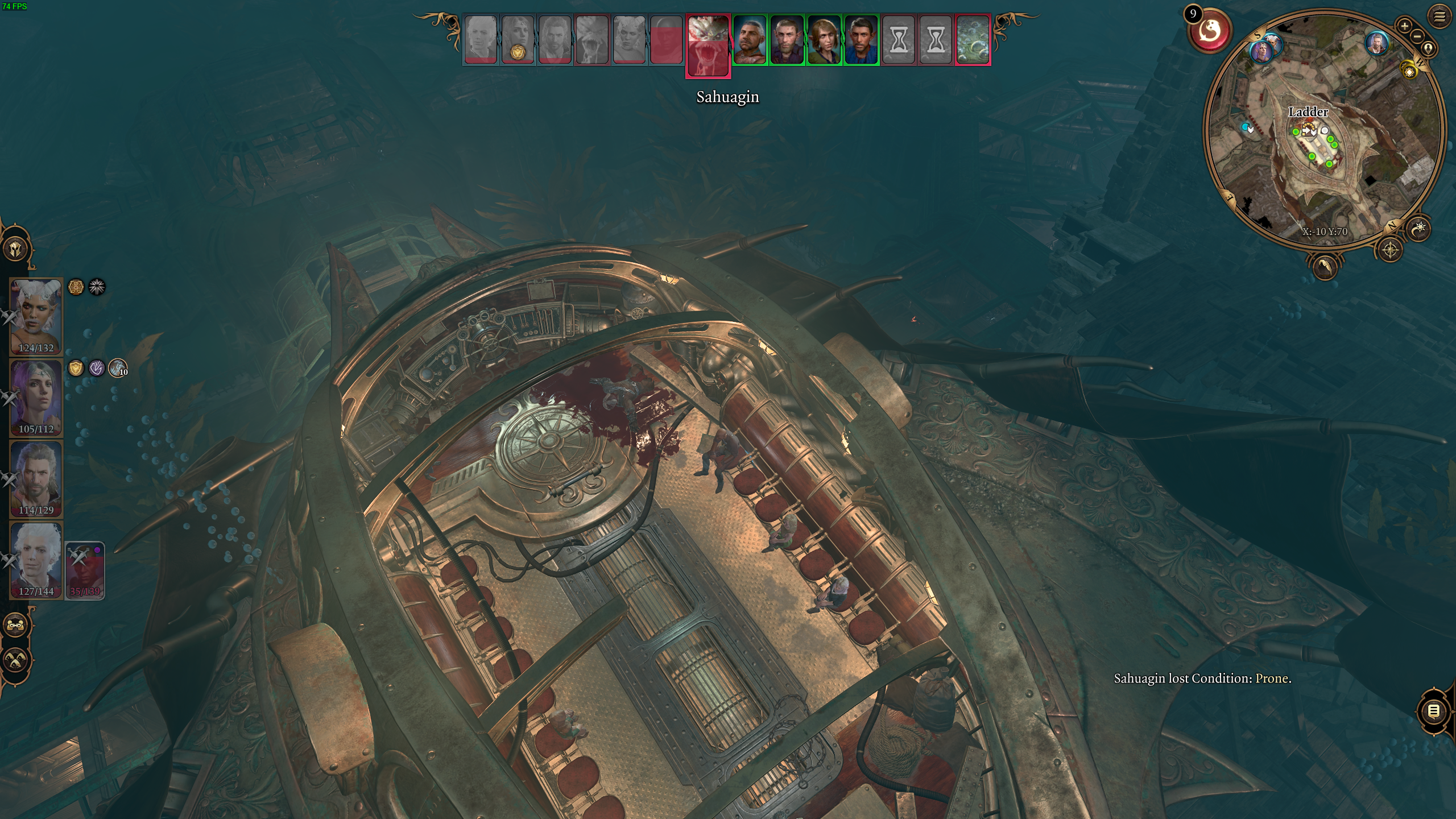The image size is (1456, 819).
Task: Select the bearded wizard party portrait
Action: pyautogui.click(x=36, y=478)
